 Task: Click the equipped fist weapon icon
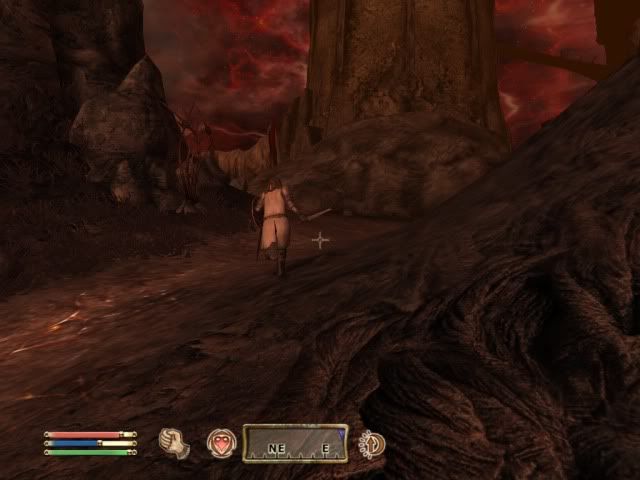(x=174, y=443)
